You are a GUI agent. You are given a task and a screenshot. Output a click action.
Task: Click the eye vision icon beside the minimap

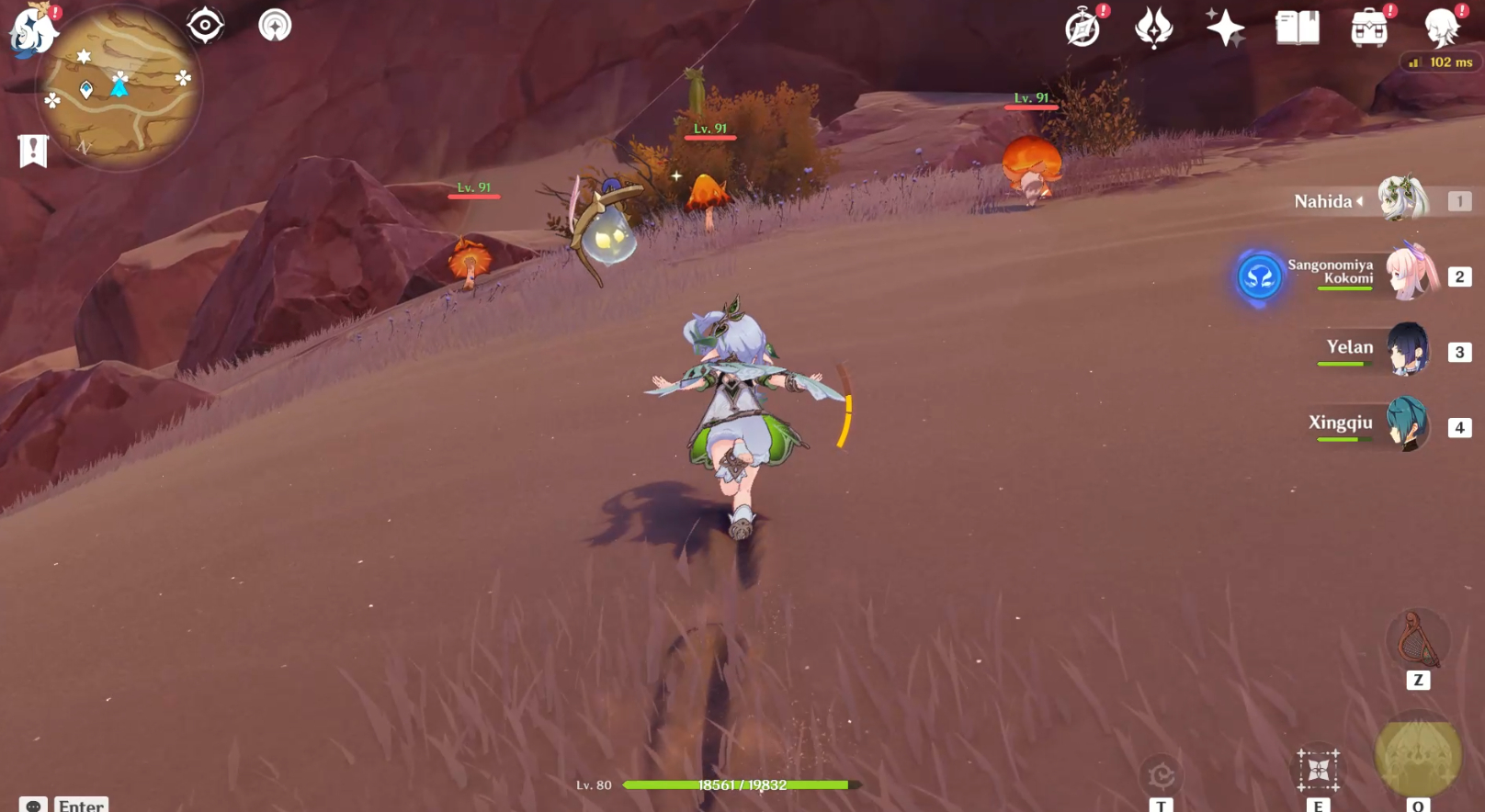(204, 25)
